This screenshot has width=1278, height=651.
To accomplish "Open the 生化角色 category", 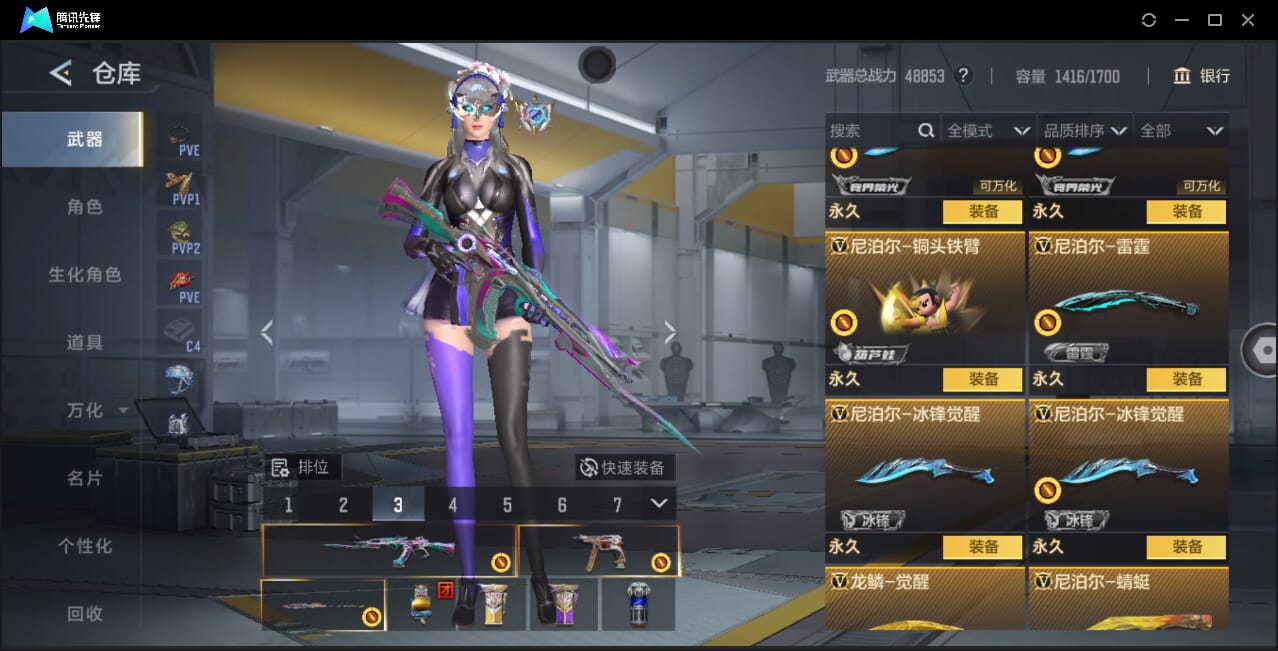I will [85, 275].
